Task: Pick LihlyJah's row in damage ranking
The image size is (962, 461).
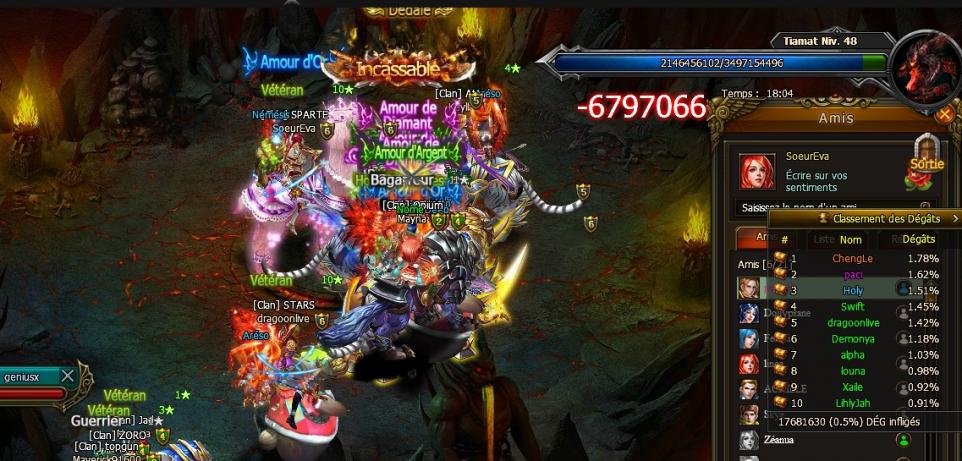Action: 852,403
